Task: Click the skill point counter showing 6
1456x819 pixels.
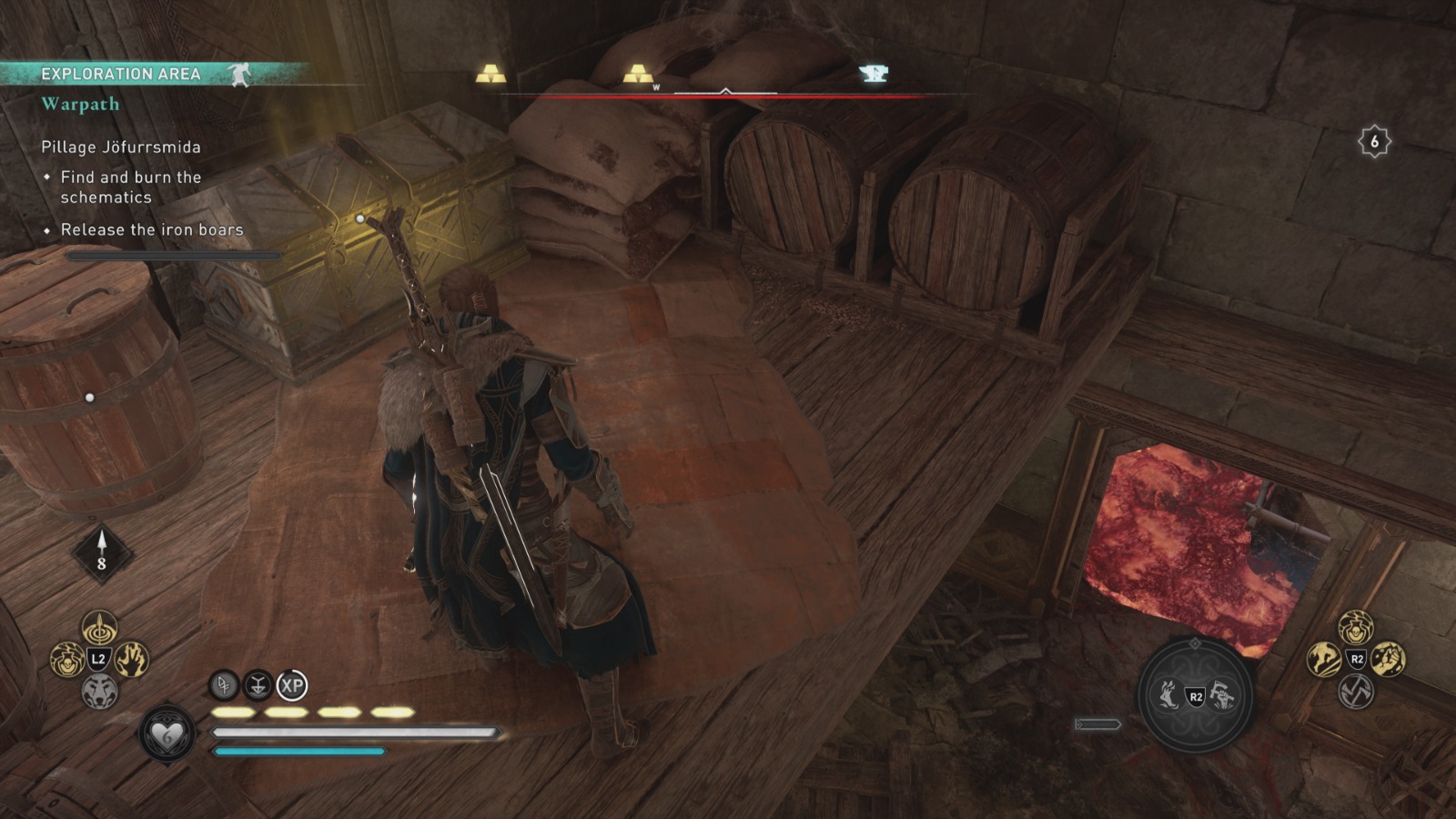Action: 1373,140
